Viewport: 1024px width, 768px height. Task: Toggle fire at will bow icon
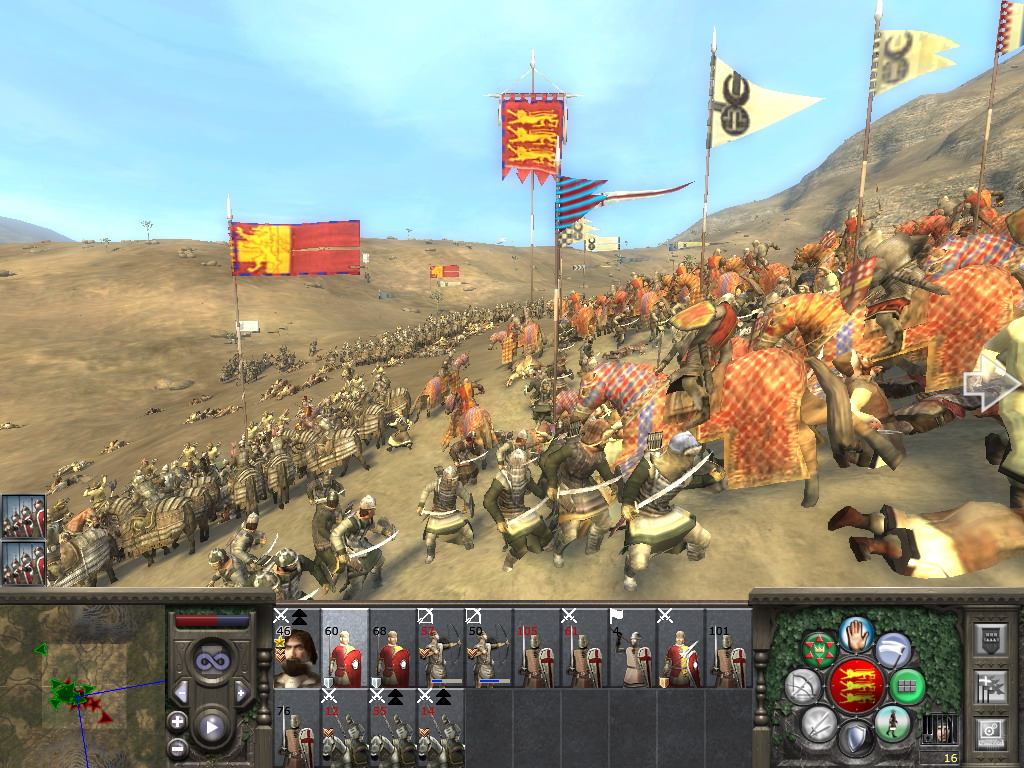point(803,687)
